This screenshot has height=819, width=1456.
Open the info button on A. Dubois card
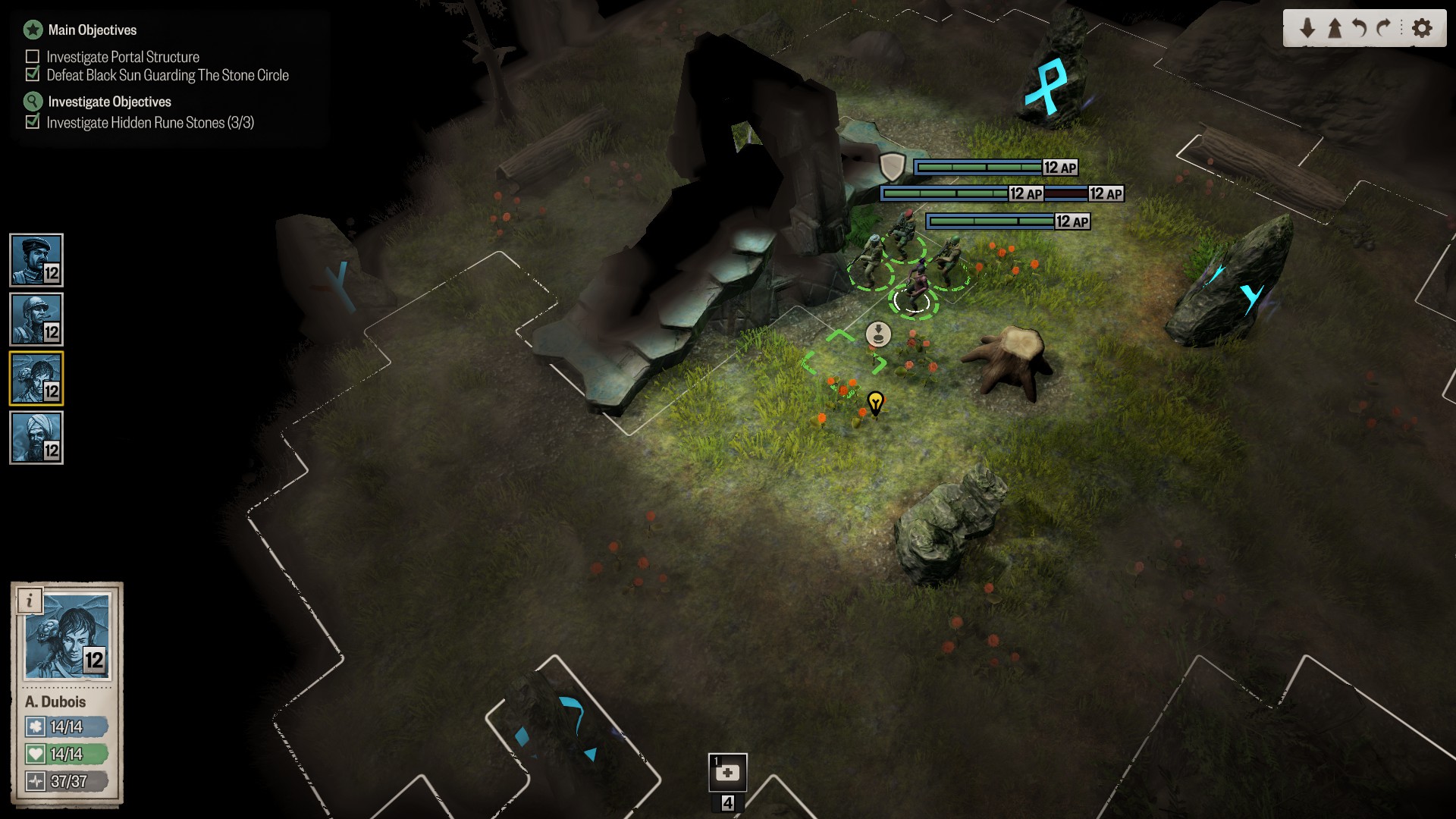click(30, 601)
